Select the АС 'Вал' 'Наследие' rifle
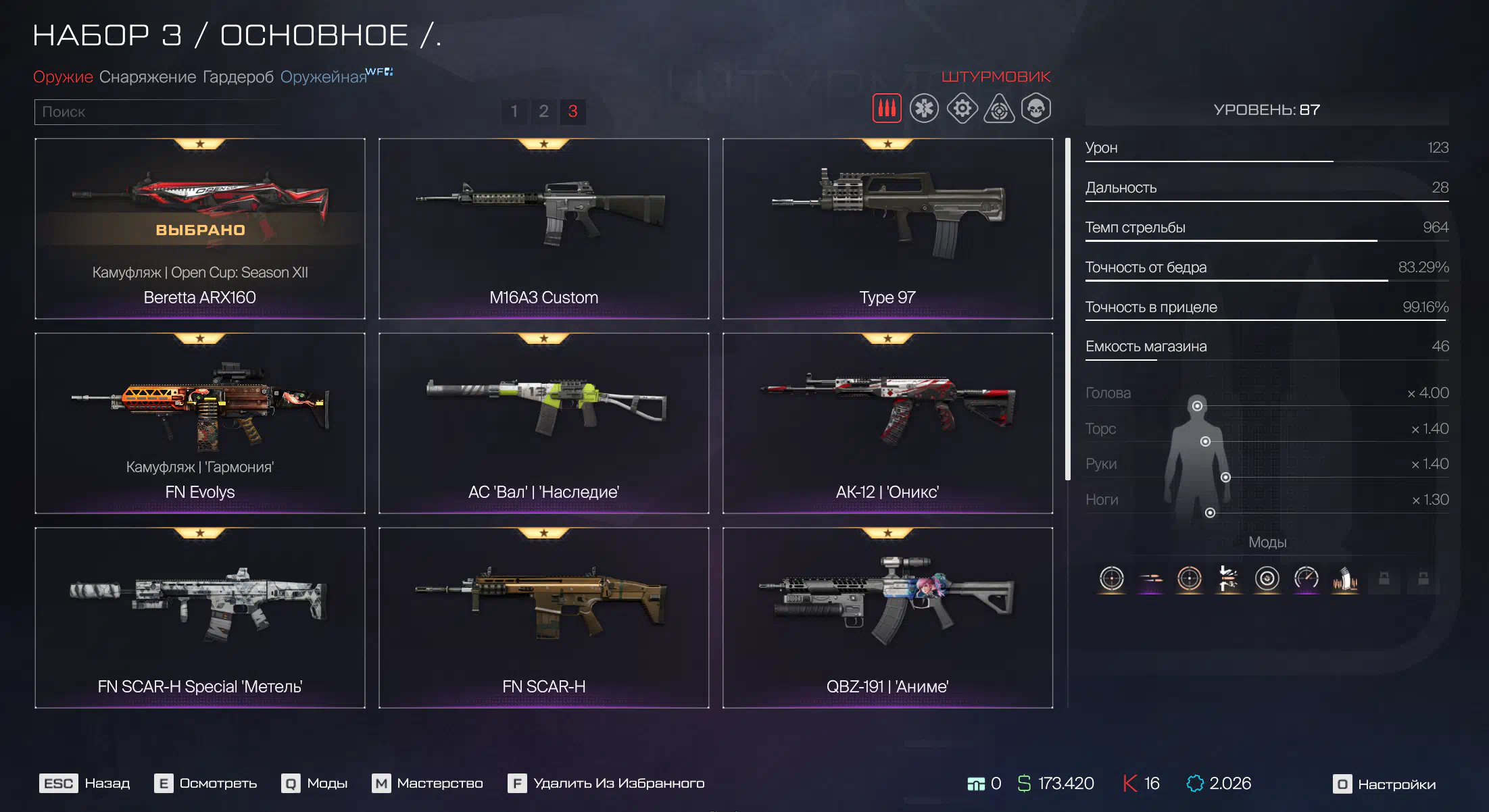The height and width of the screenshot is (812, 1489). click(543, 423)
